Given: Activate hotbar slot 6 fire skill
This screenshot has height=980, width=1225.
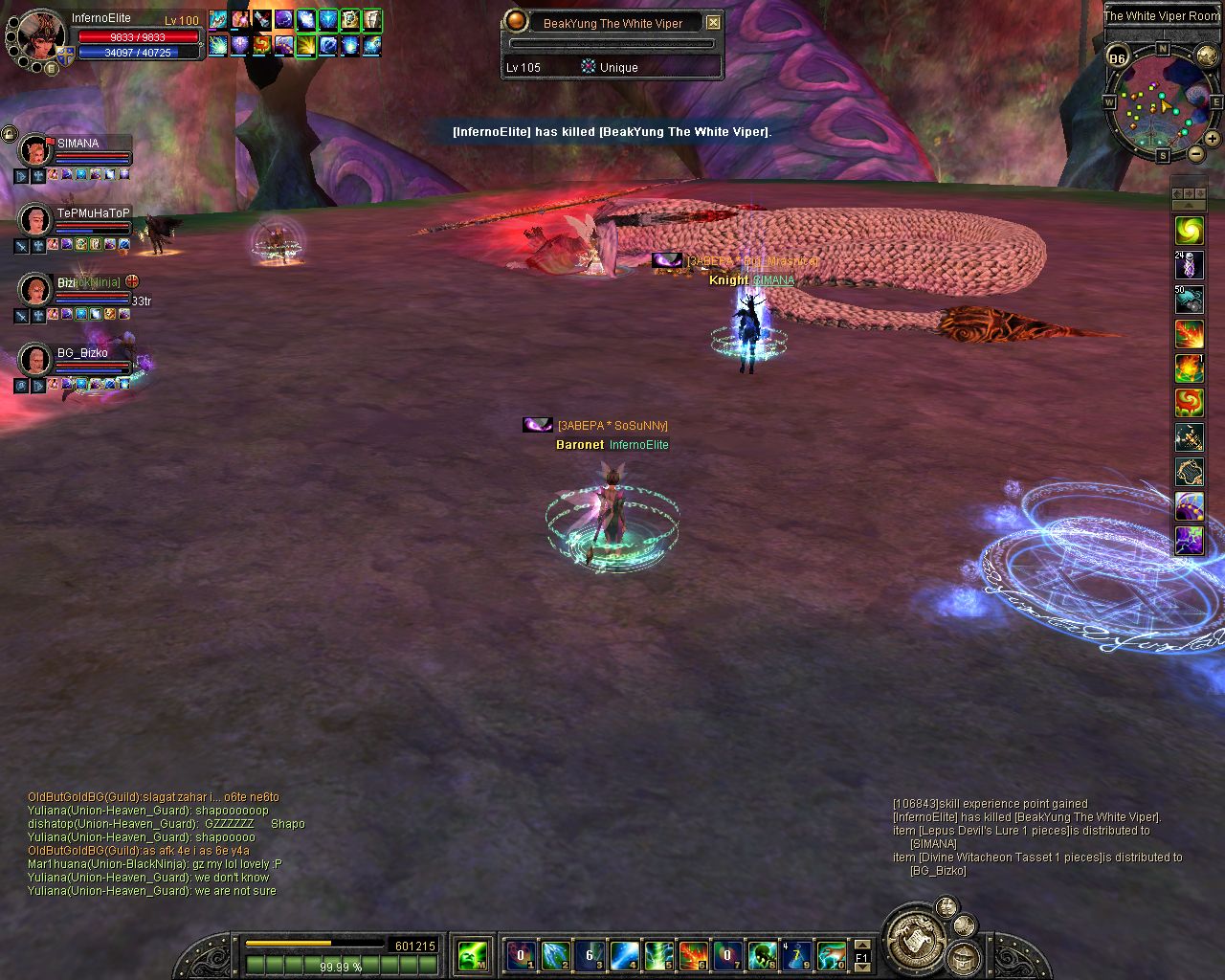Looking at the screenshot, I should tap(694, 954).
